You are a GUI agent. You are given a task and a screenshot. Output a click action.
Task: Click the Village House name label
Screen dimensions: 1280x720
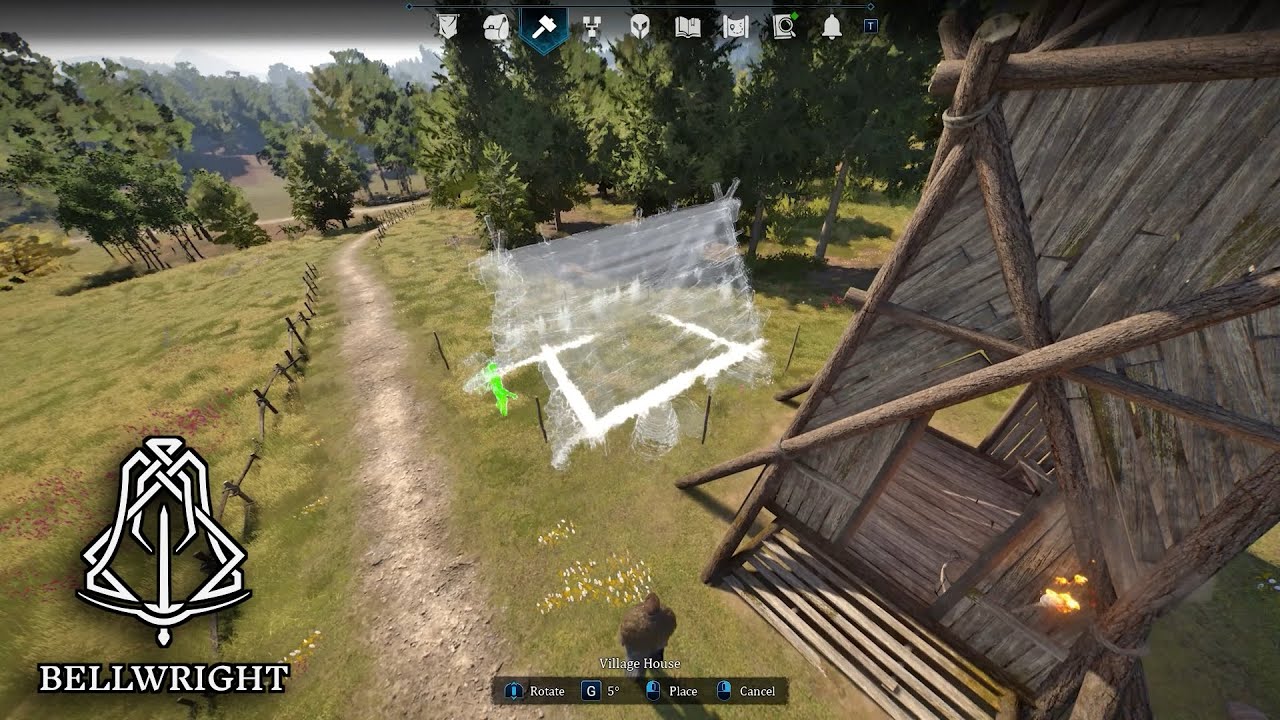click(640, 663)
